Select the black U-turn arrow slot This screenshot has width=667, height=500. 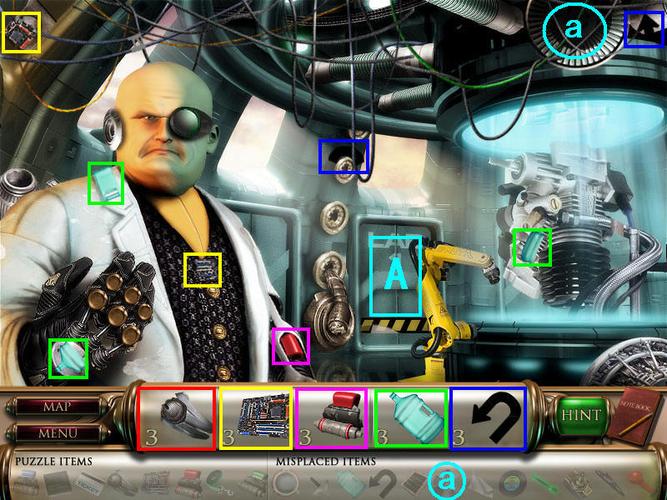point(489,417)
